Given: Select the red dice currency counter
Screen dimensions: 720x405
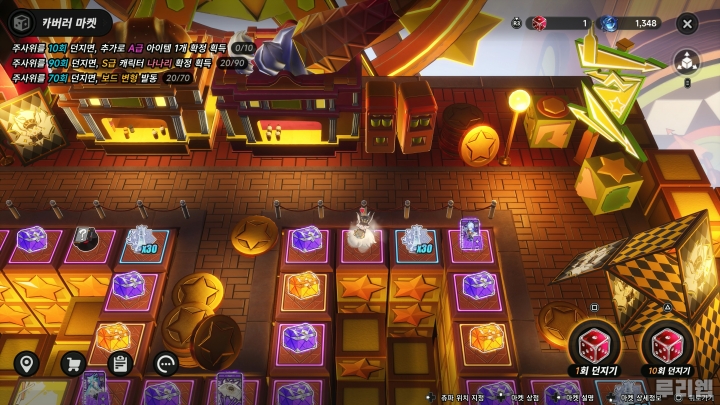Looking at the screenshot, I should [559, 23].
